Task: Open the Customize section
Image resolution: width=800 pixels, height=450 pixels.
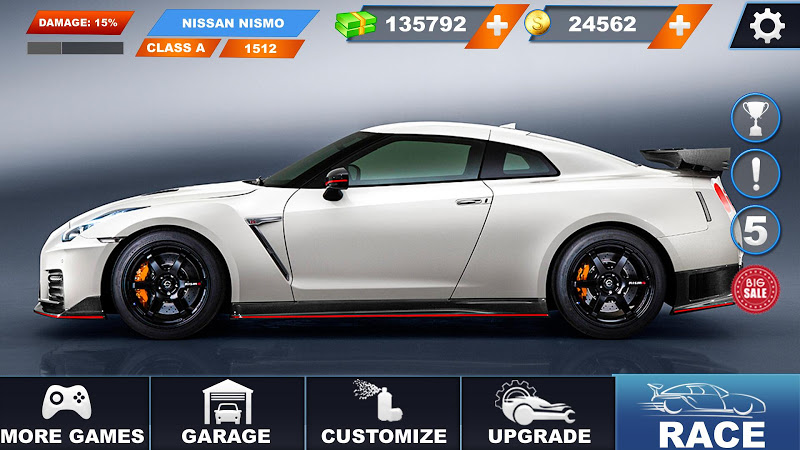Action: click(383, 413)
